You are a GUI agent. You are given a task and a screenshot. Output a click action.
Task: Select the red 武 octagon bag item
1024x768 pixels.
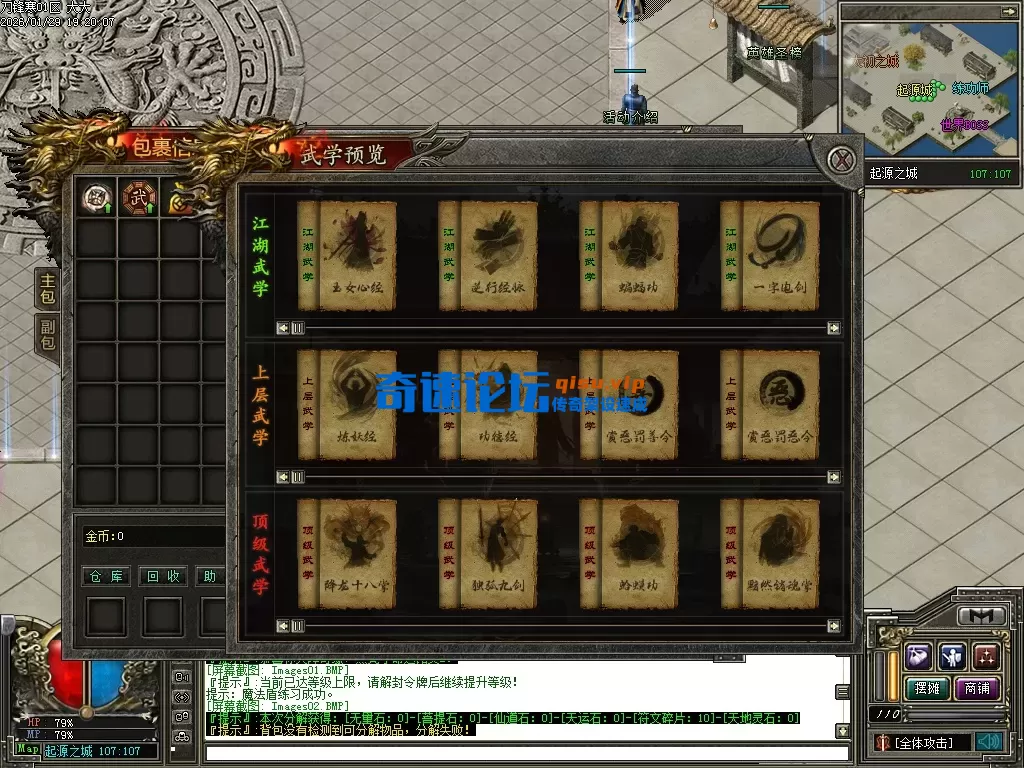[137, 198]
